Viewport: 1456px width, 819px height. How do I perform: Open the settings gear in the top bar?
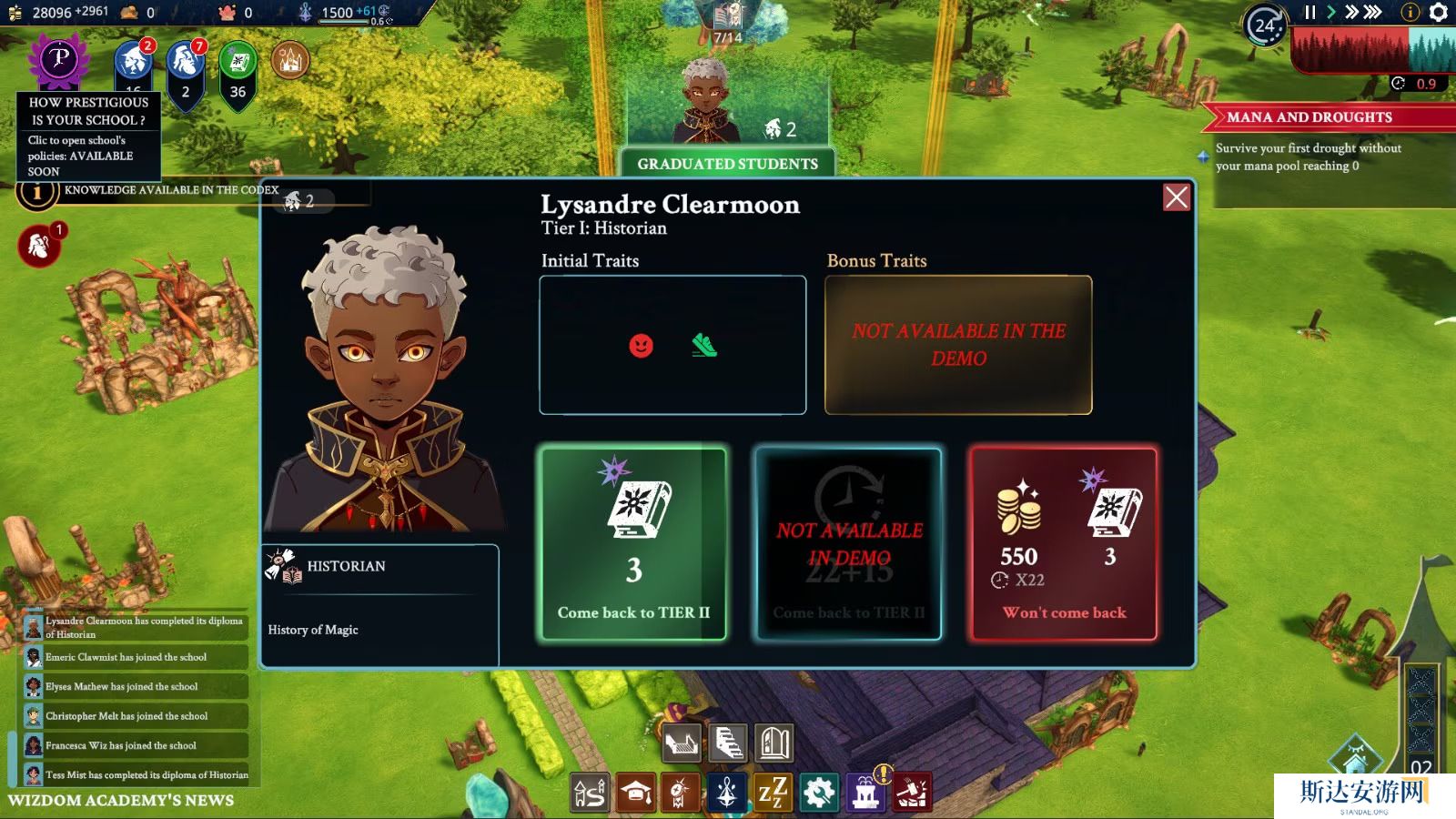coord(1438,12)
